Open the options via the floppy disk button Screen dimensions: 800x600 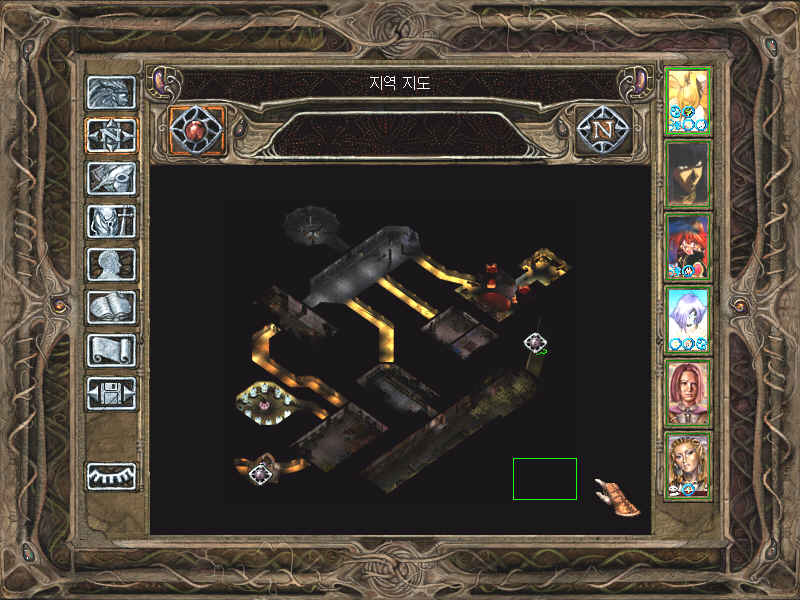(111, 393)
